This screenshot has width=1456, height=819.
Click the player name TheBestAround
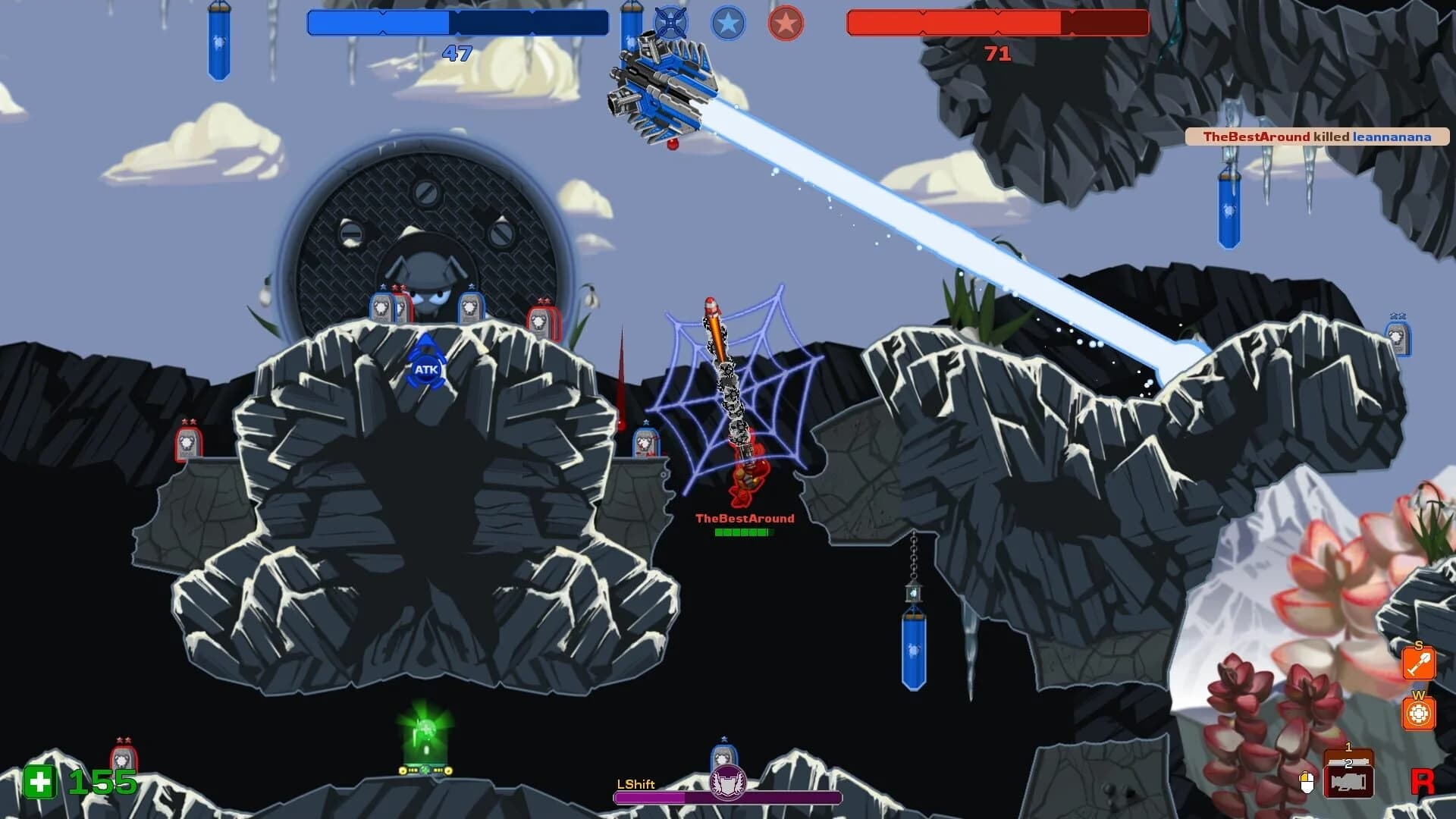coord(744,519)
